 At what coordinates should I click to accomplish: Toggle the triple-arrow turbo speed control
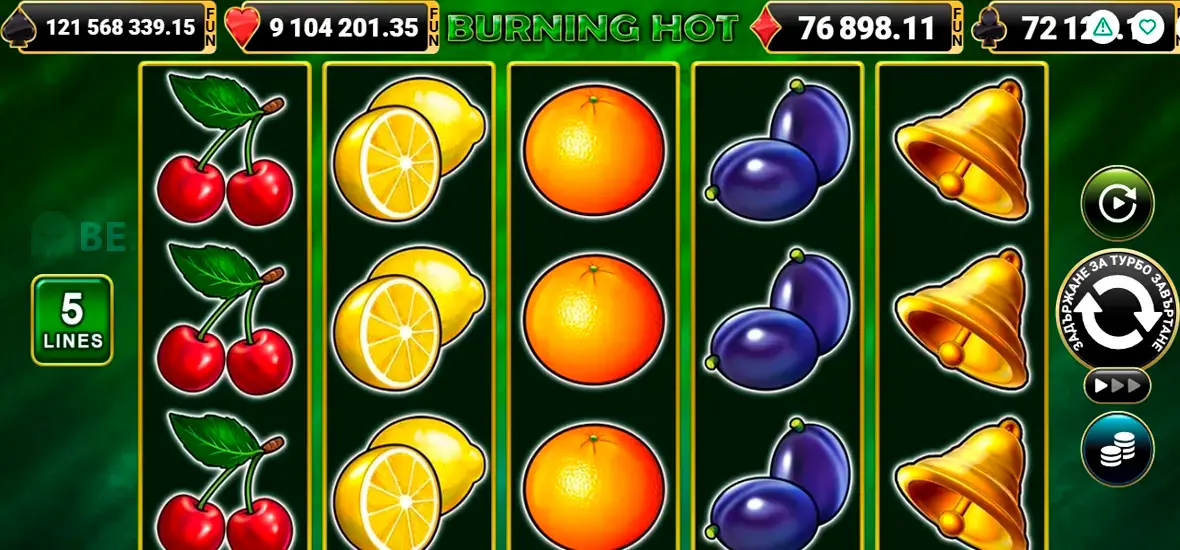(x=1117, y=386)
